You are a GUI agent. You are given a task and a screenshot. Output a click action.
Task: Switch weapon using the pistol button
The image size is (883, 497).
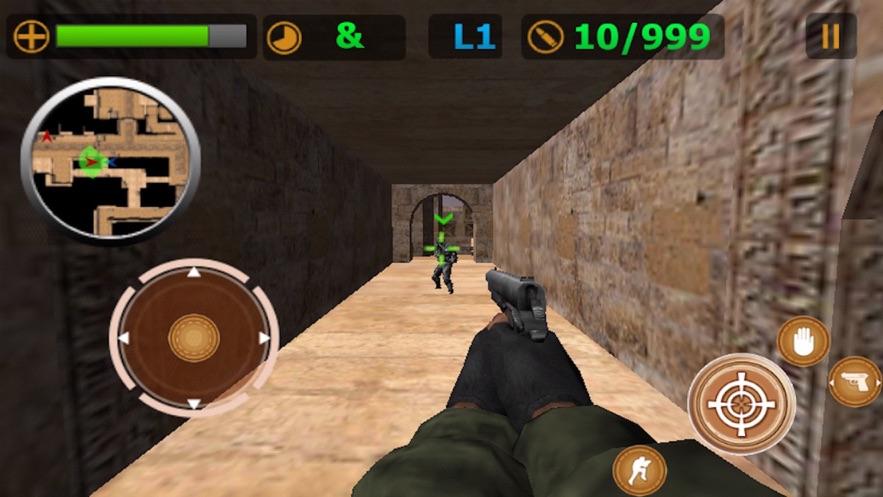tap(855, 381)
